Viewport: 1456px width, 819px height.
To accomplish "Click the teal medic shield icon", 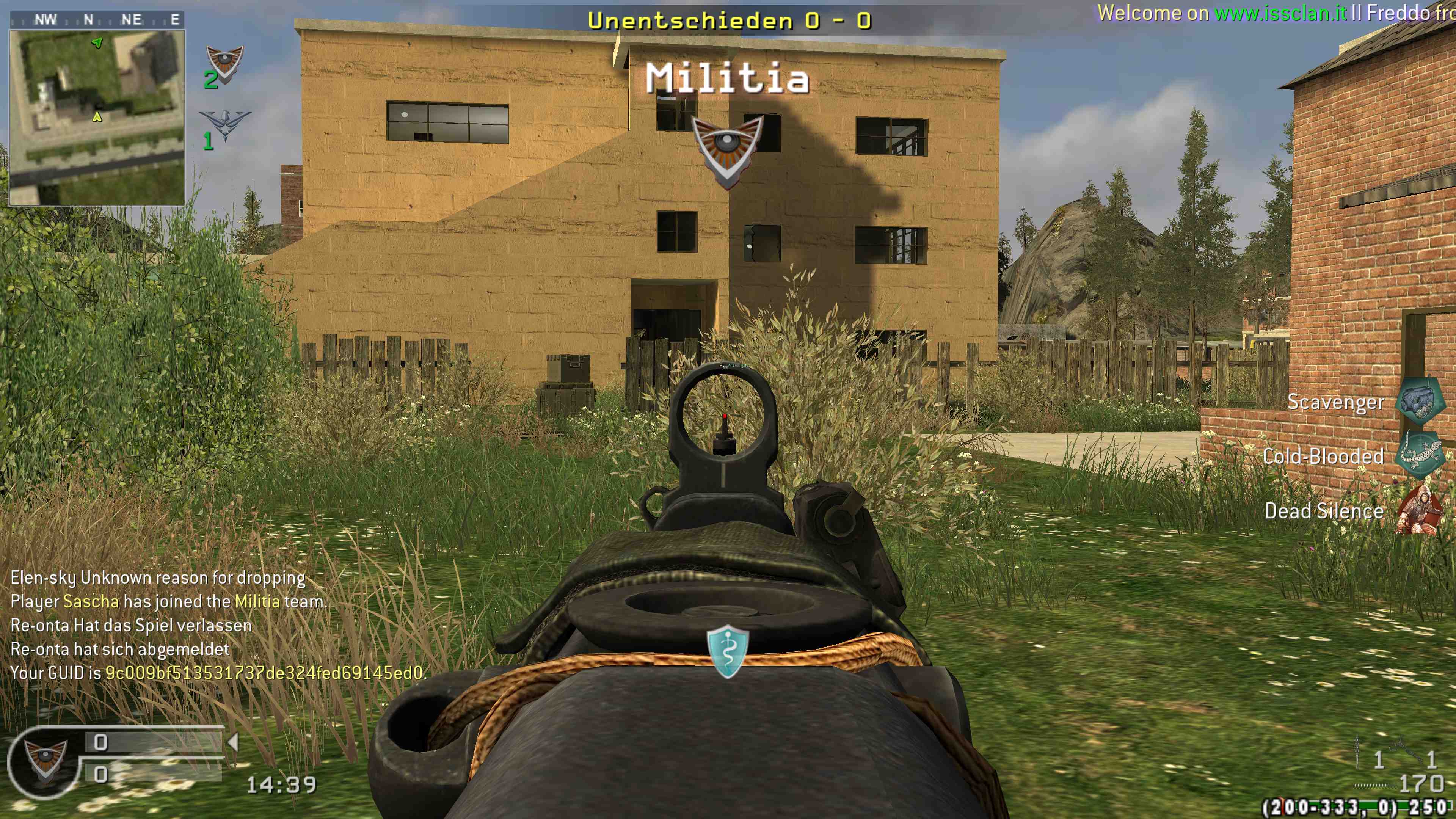I will [728, 651].
